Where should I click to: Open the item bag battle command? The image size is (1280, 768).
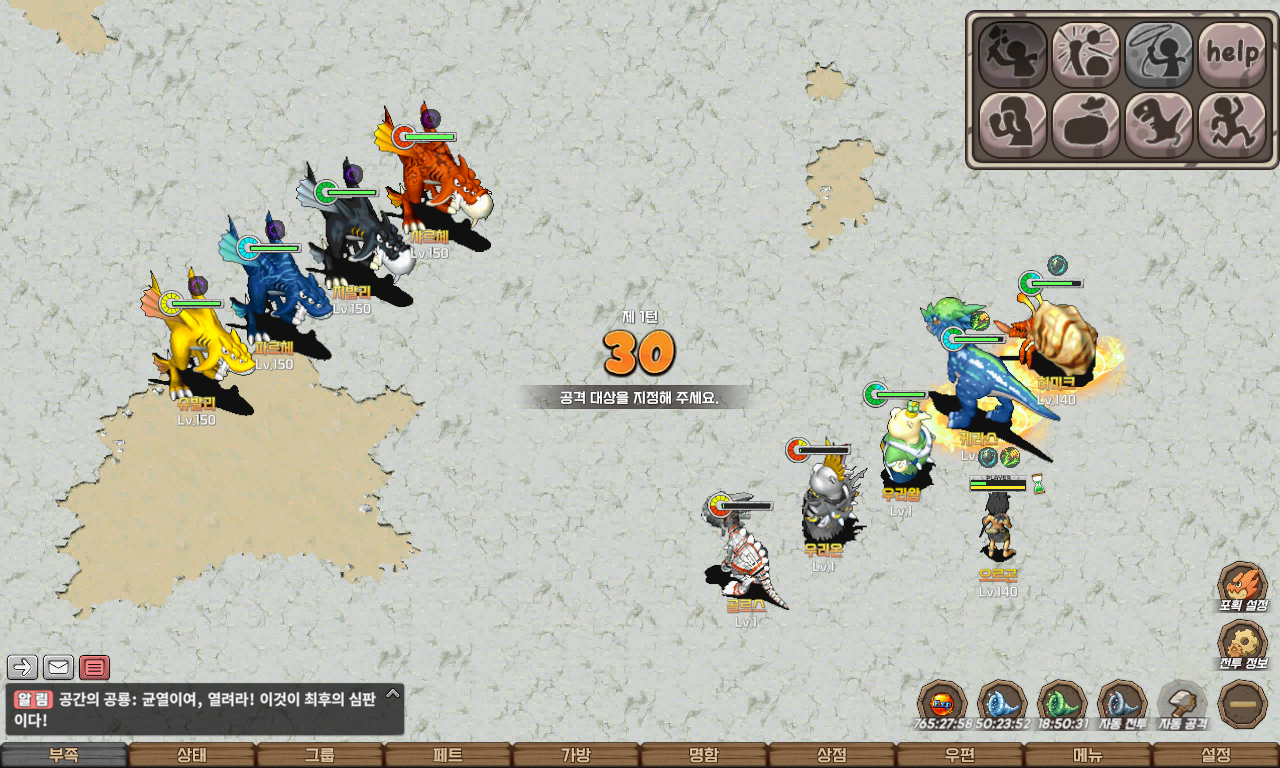click(x=1085, y=125)
